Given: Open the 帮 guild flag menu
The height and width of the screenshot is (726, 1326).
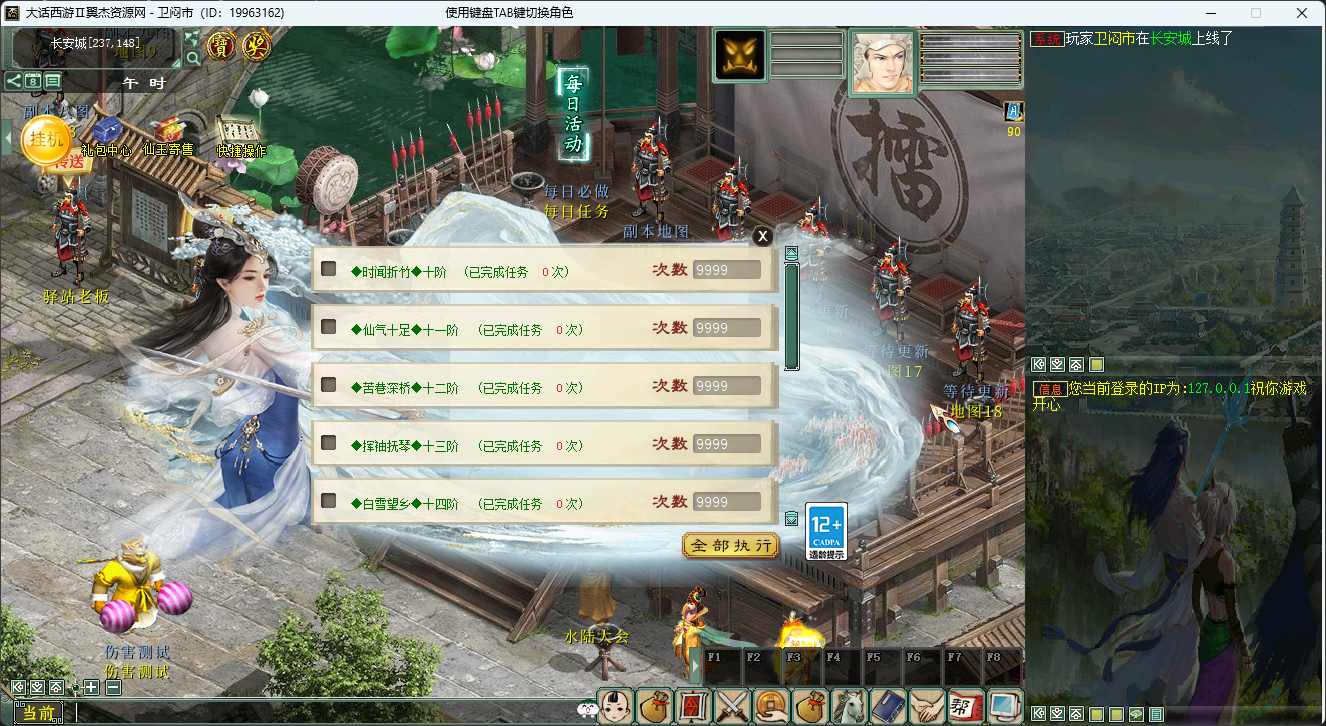Looking at the screenshot, I should click(x=965, y=705).
